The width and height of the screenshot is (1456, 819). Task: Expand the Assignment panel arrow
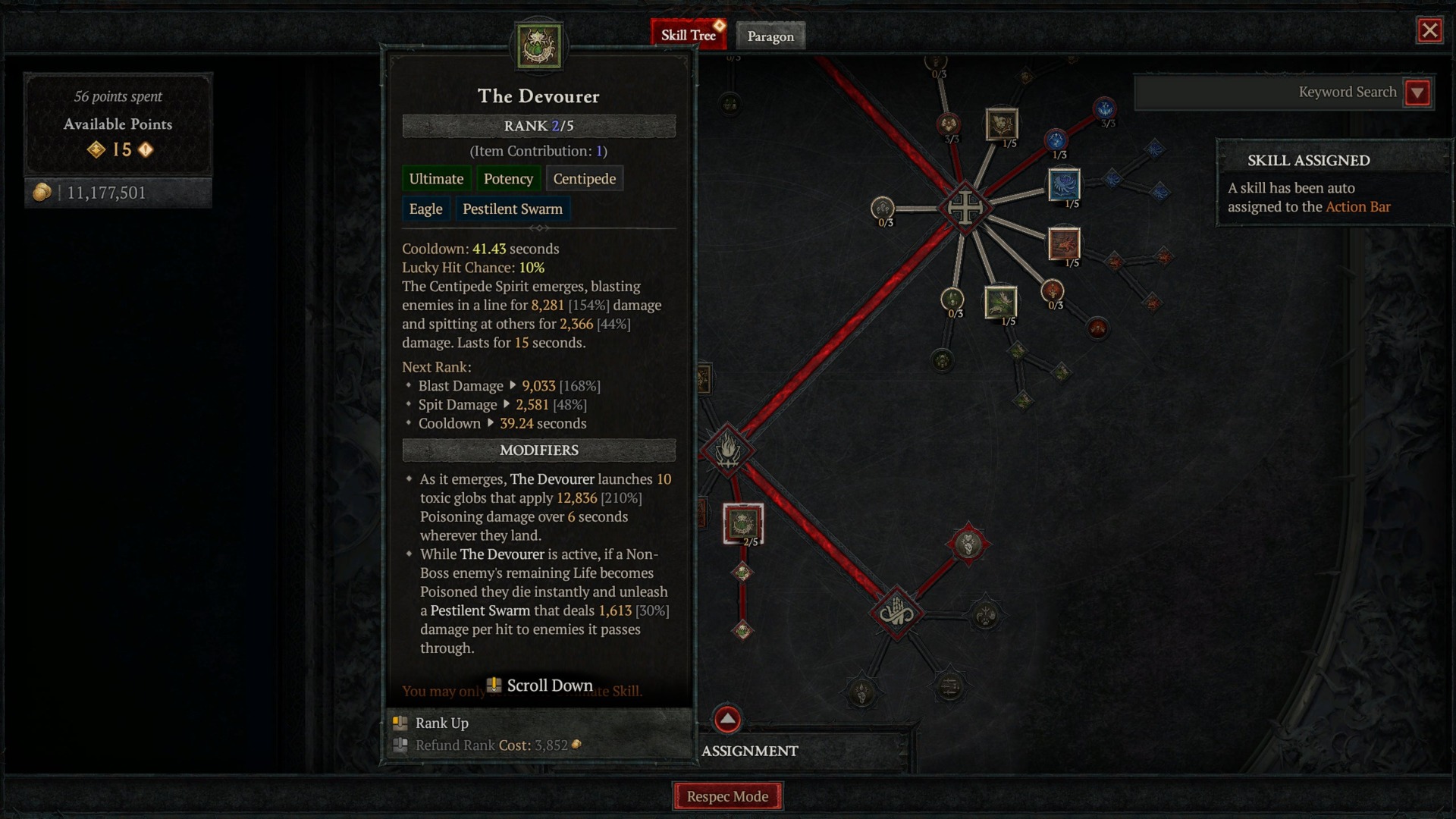[727, 719]
